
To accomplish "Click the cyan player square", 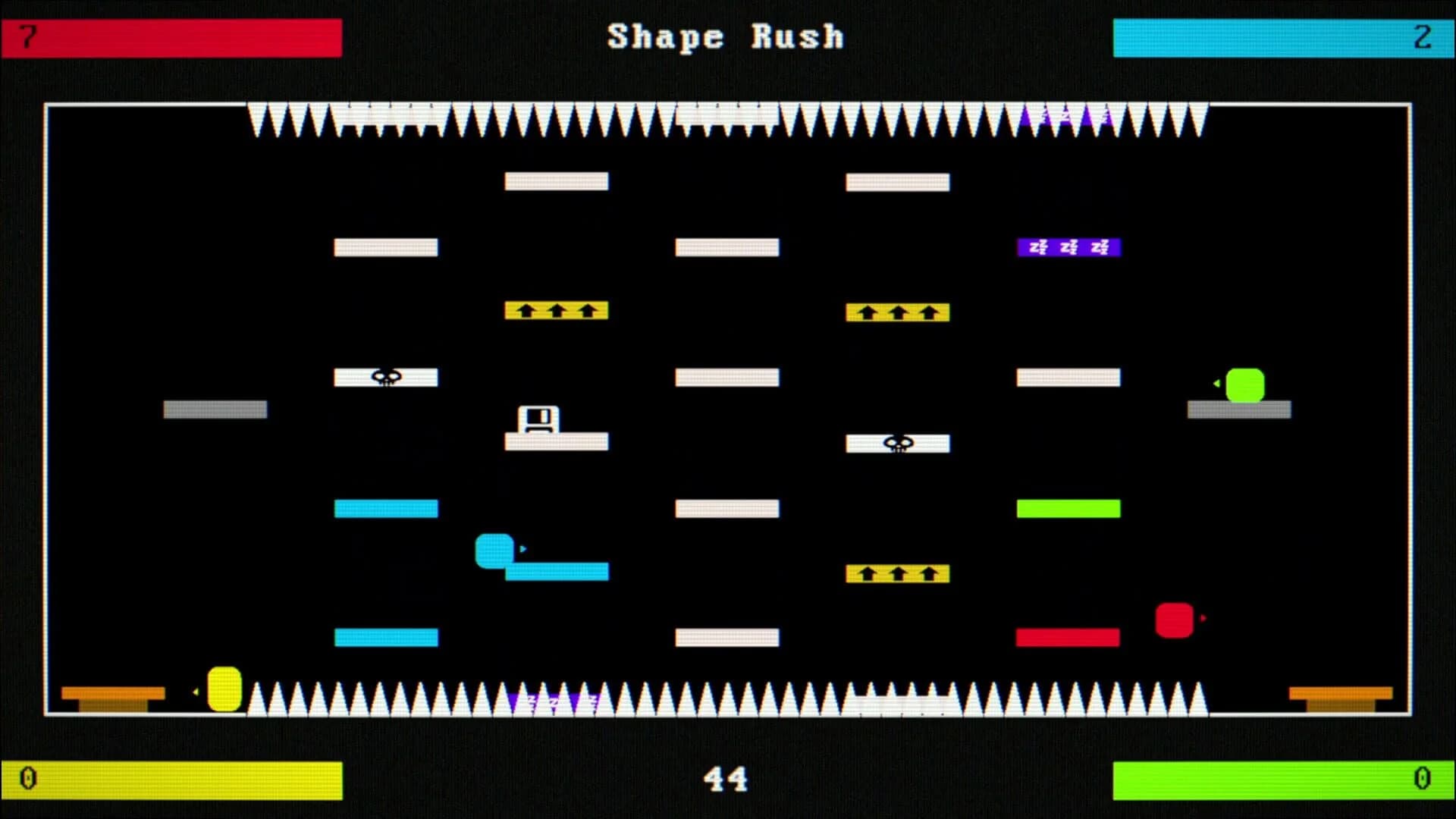I will 495,550.
